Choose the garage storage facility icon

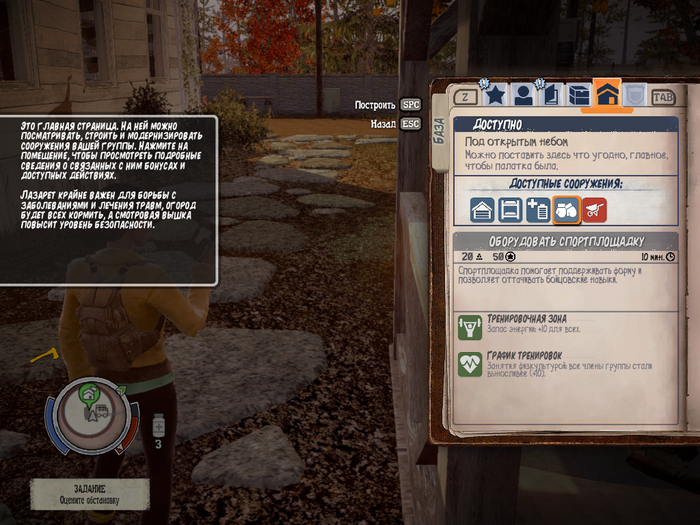484,210
